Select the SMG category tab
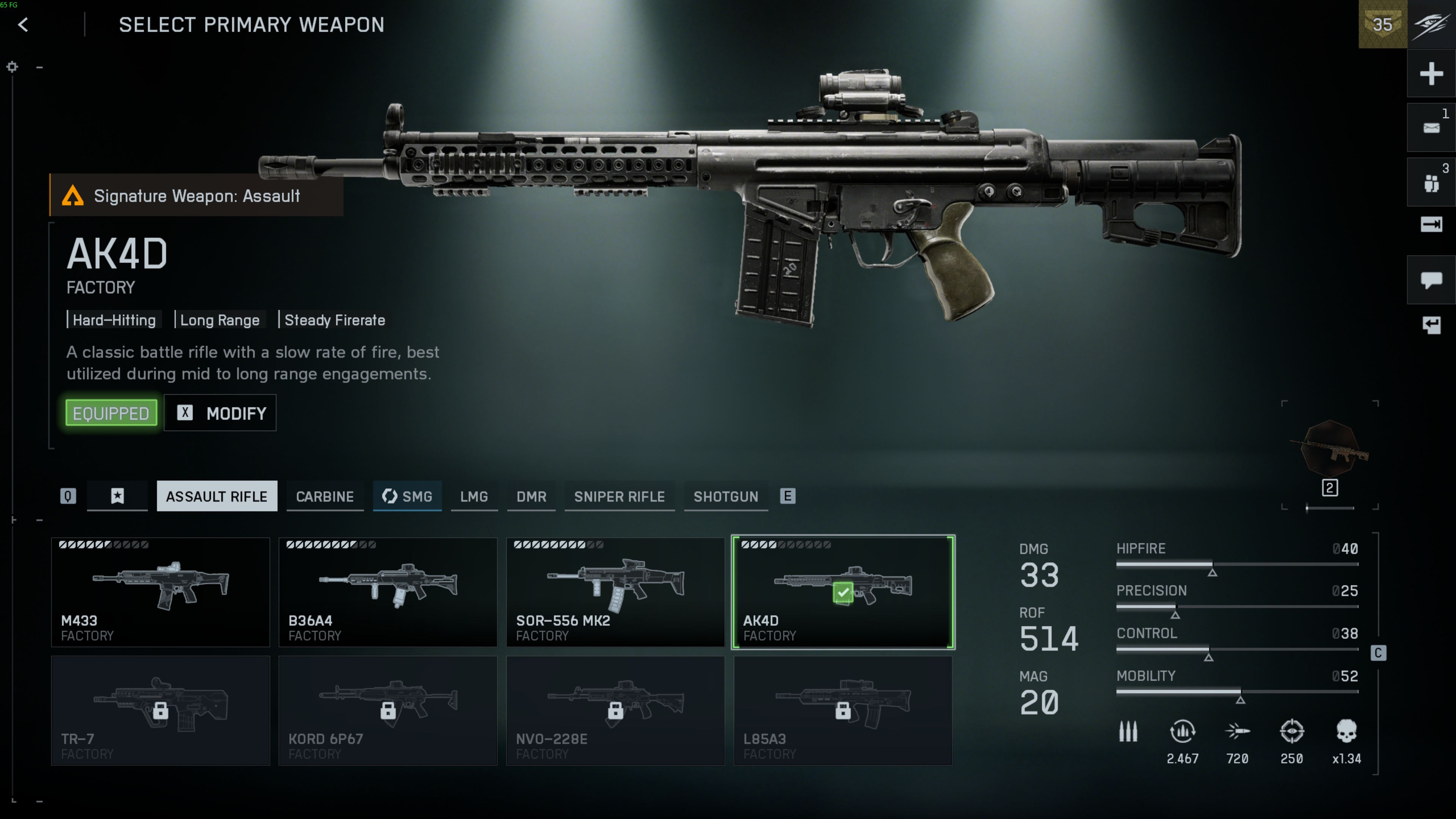This screenshot has width=1456, height=819. 407,496
